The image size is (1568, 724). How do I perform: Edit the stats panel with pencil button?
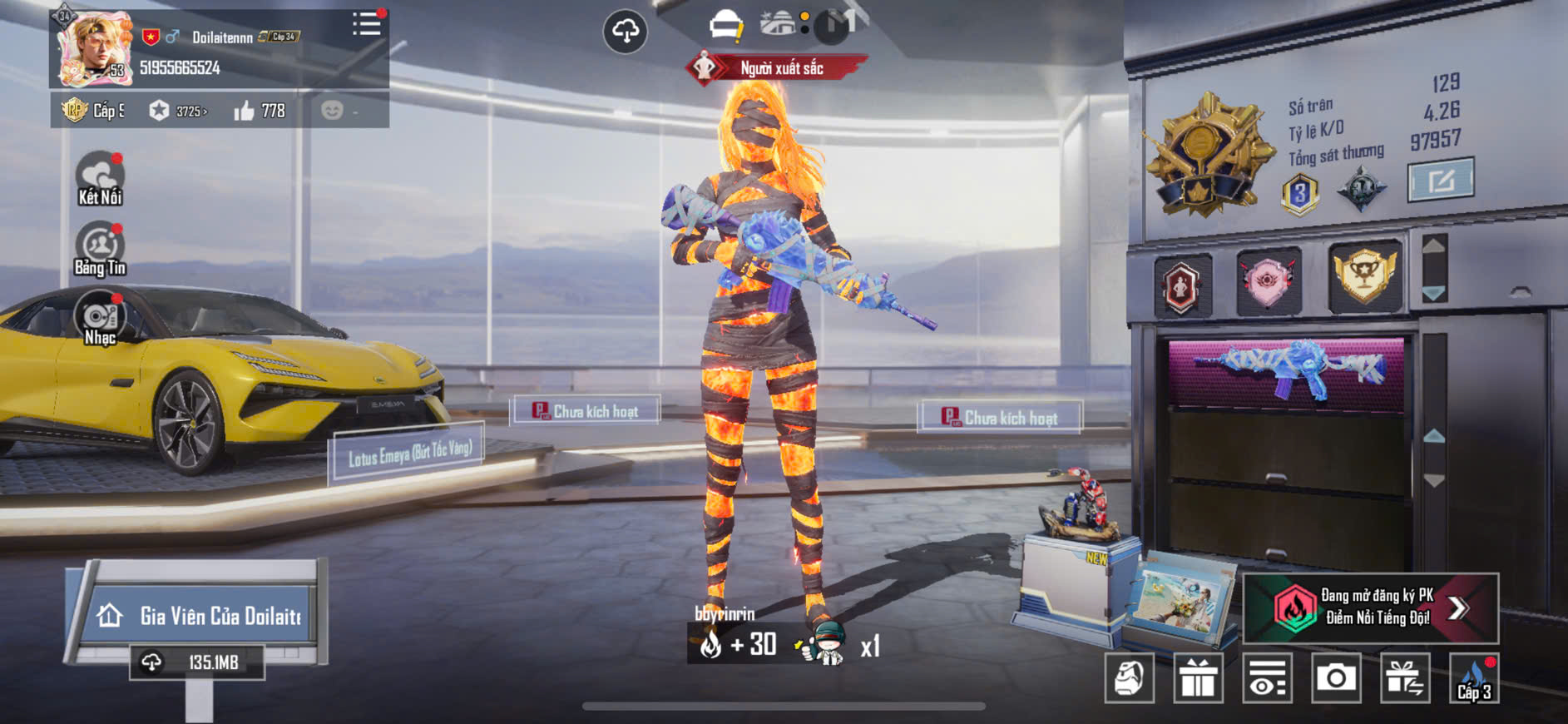point(1440,180)
